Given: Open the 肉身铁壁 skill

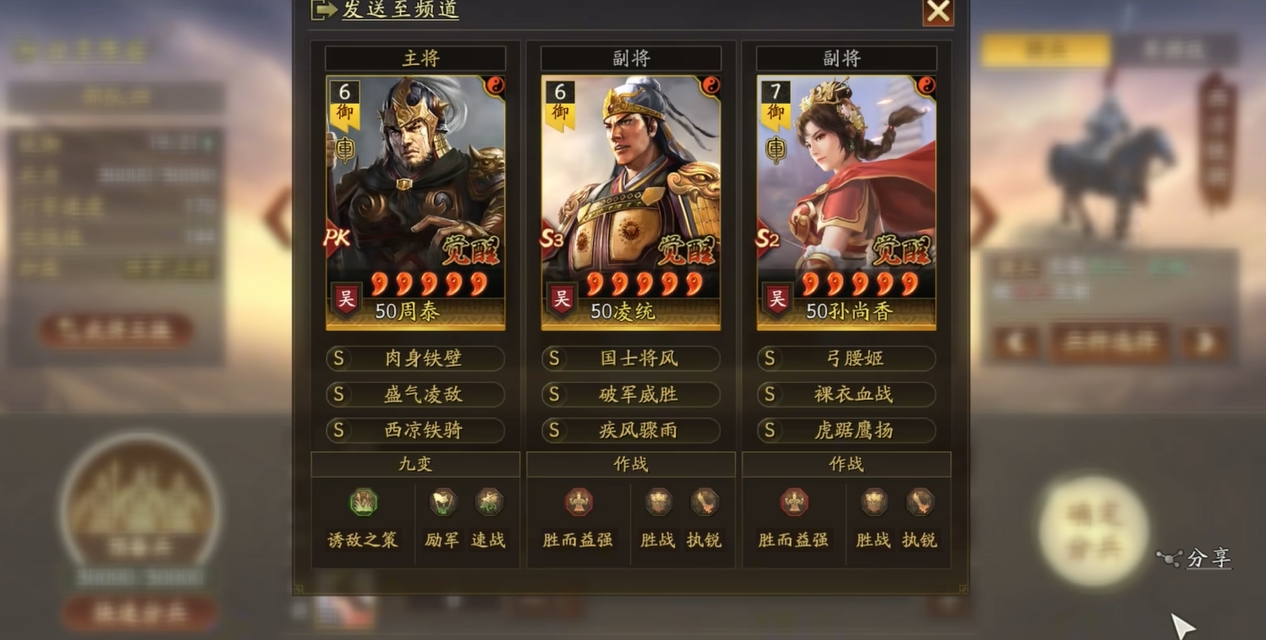Looking at the screenshot, I should click(415, 358).
